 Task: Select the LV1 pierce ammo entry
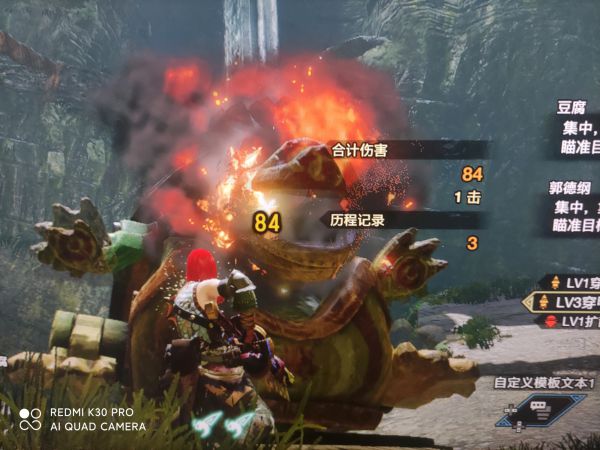[570, 283]
